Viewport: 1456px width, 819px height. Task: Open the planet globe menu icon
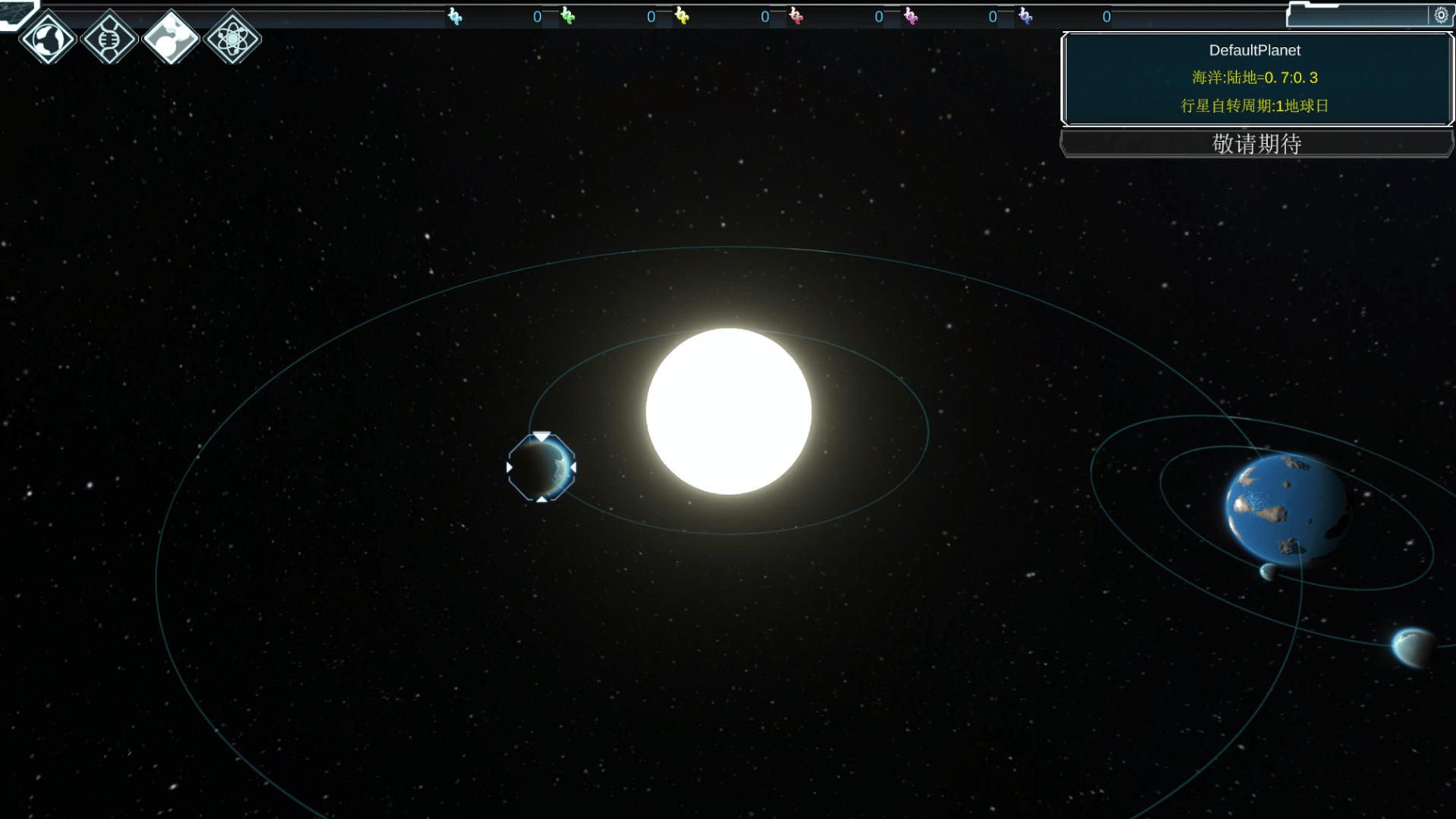[x=48, y=38]
